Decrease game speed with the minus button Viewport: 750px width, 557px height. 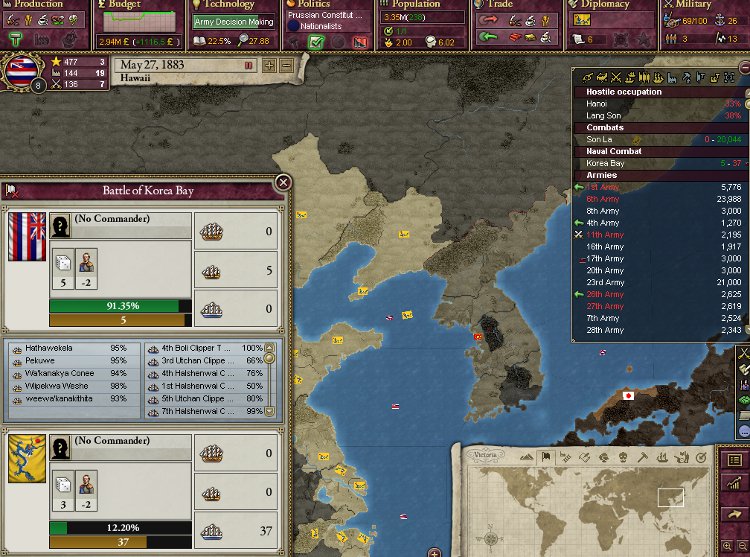[286, 66]
